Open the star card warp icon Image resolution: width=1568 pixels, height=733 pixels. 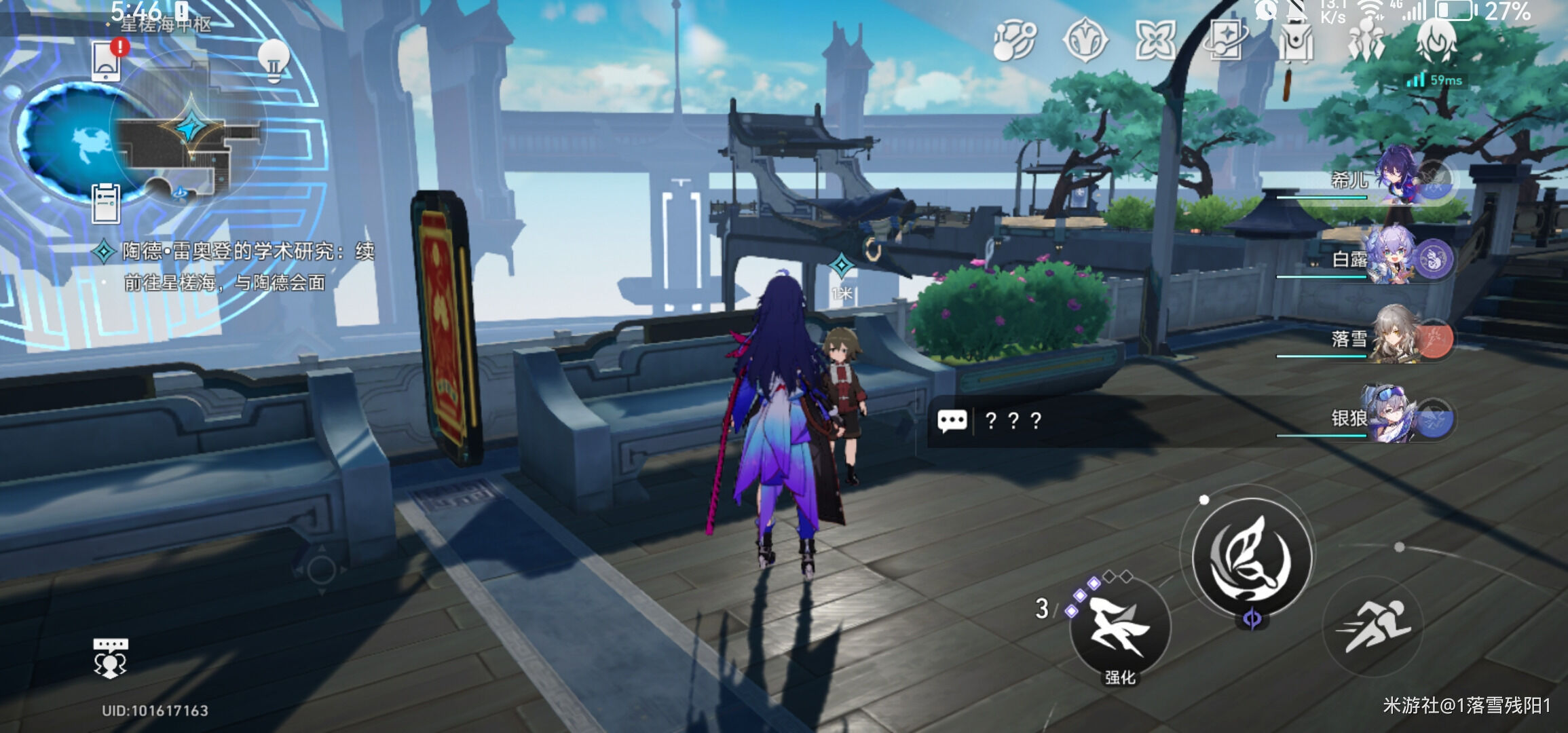point(1225,39)
